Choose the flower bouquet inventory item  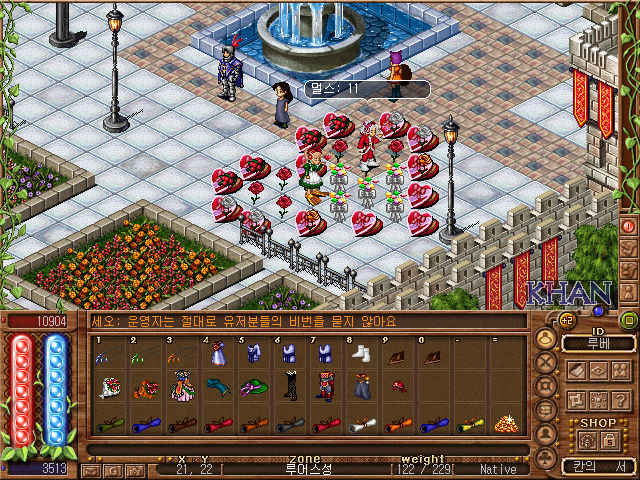click(110, 387)
